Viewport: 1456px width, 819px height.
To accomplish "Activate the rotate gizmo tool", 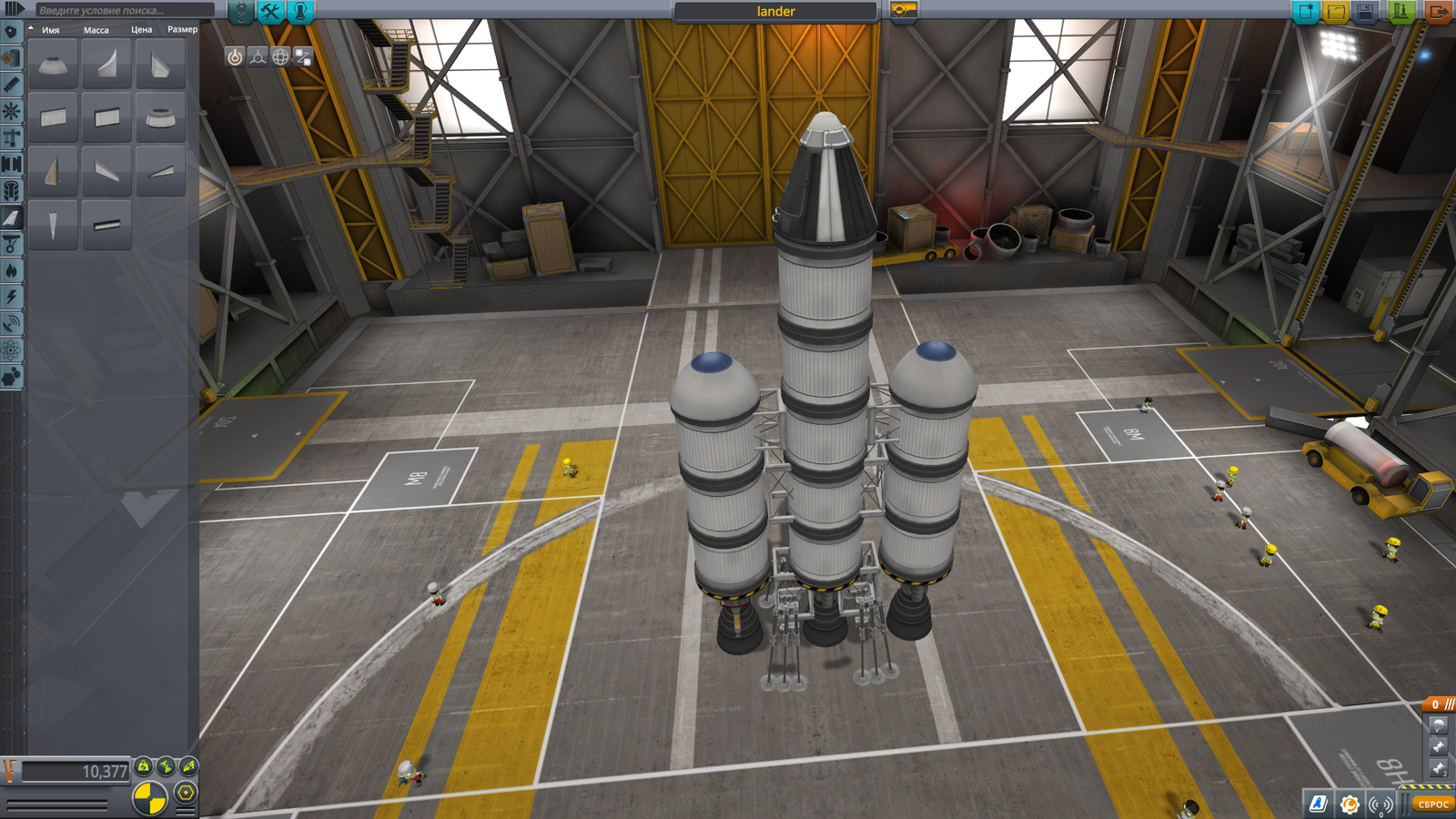I will (280, 57).
